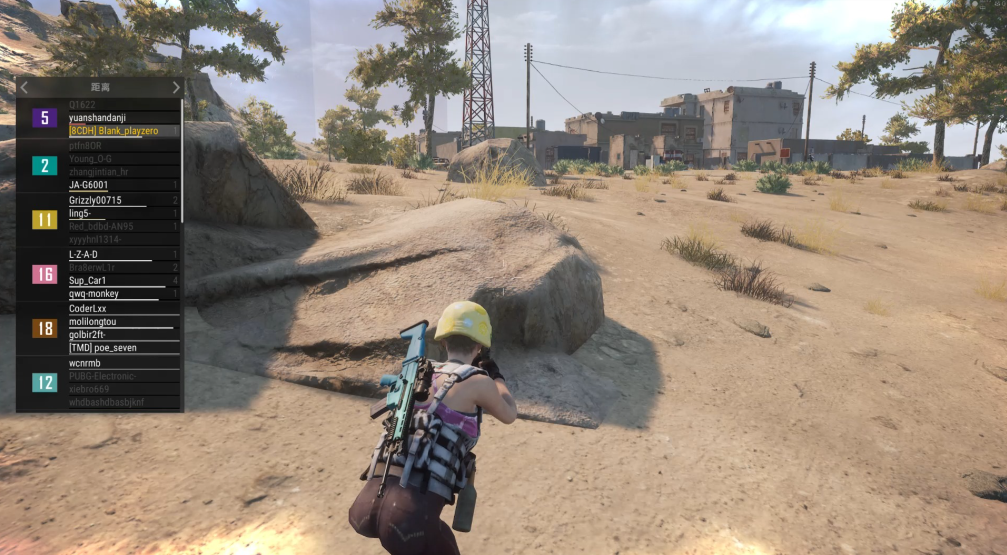Select the teal team 2 badge
Viewport: 1007px width, 555px height.
tap(44, 165)
